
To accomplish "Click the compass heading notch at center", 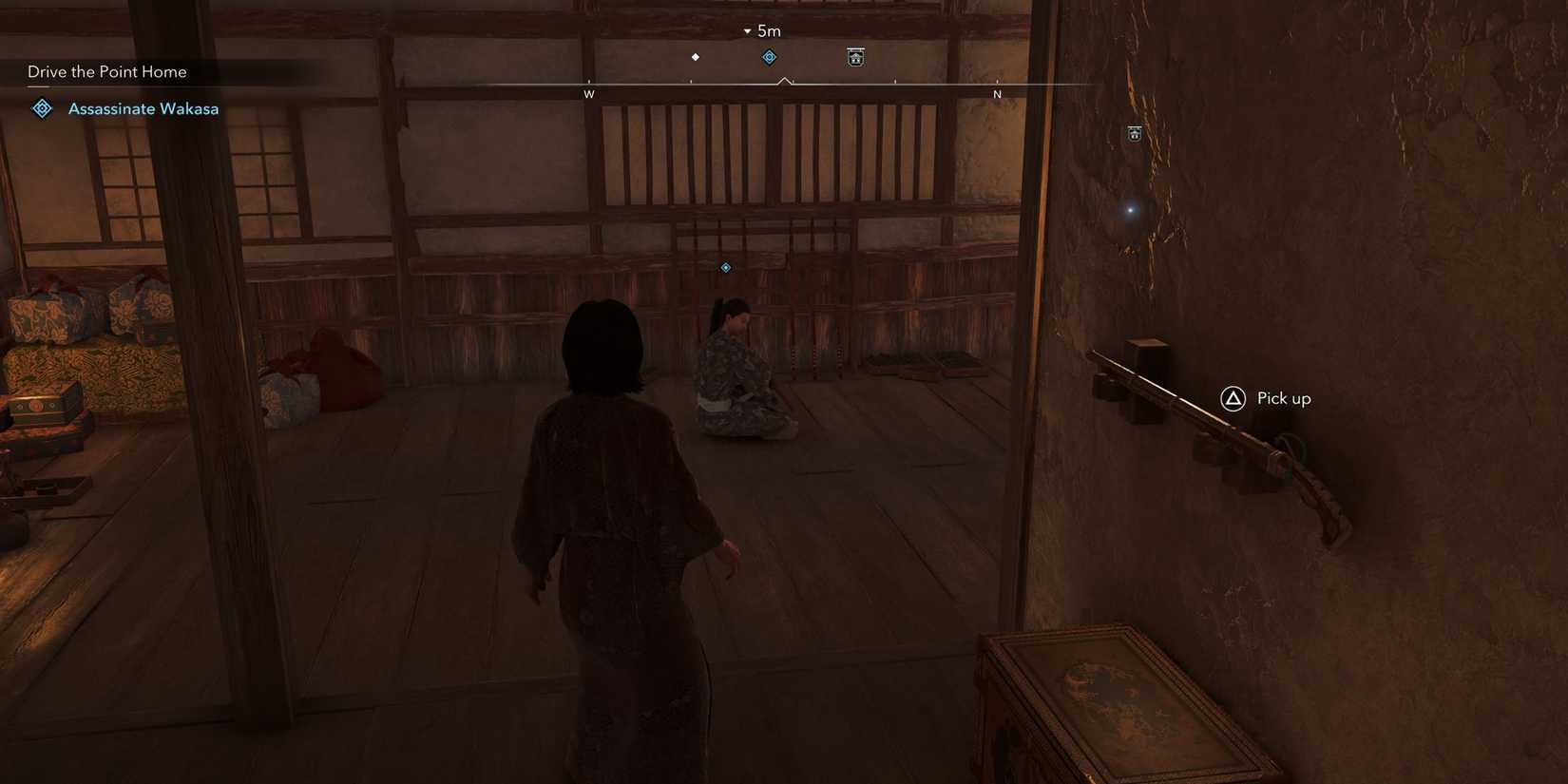I will 784,82.
